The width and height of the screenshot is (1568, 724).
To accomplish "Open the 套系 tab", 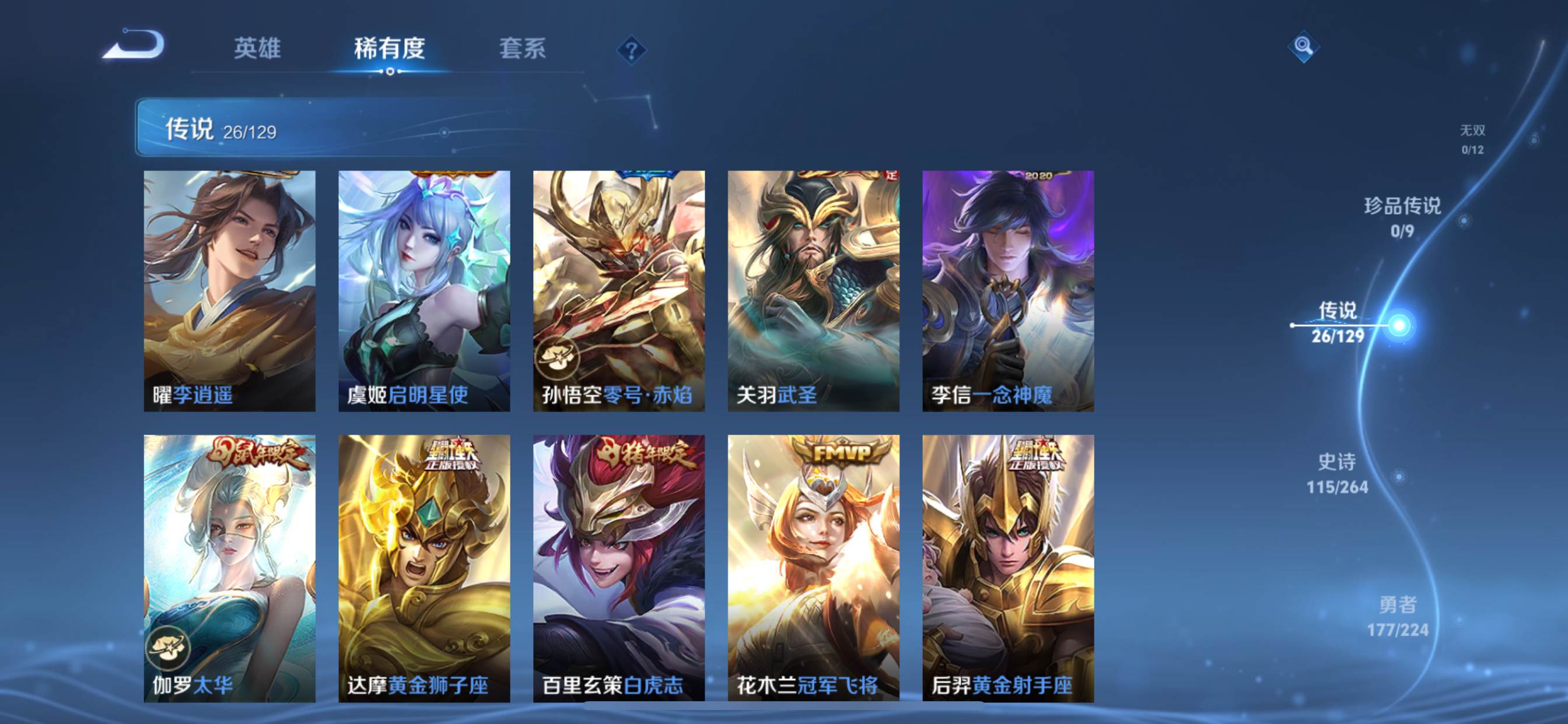I will pos(521,48).
